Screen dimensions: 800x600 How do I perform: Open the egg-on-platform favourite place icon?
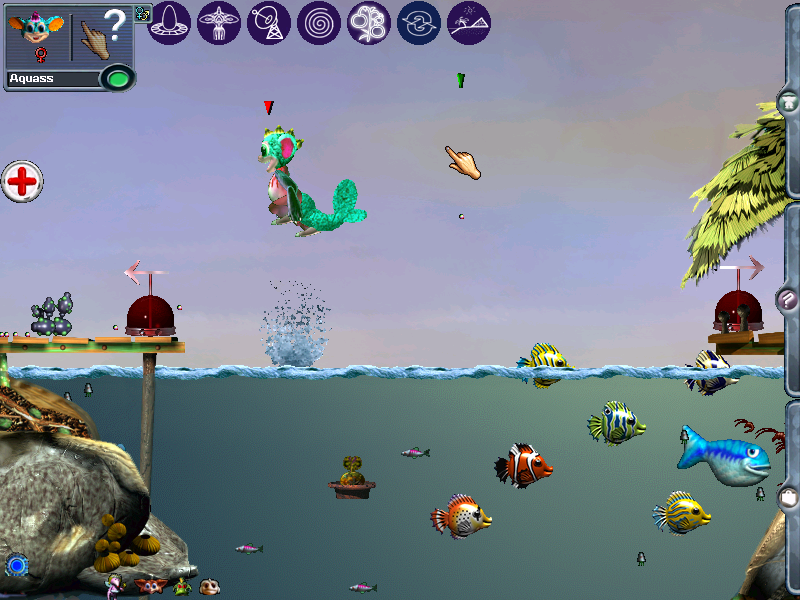click(x=169, y=22)
